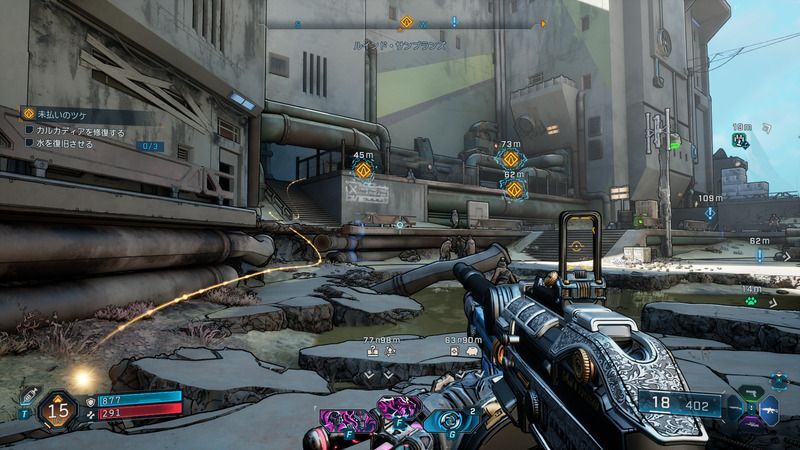This screenshot has height=450, width=800.
Task: Select the 109m blue exclamation marker
Action: 709,211
